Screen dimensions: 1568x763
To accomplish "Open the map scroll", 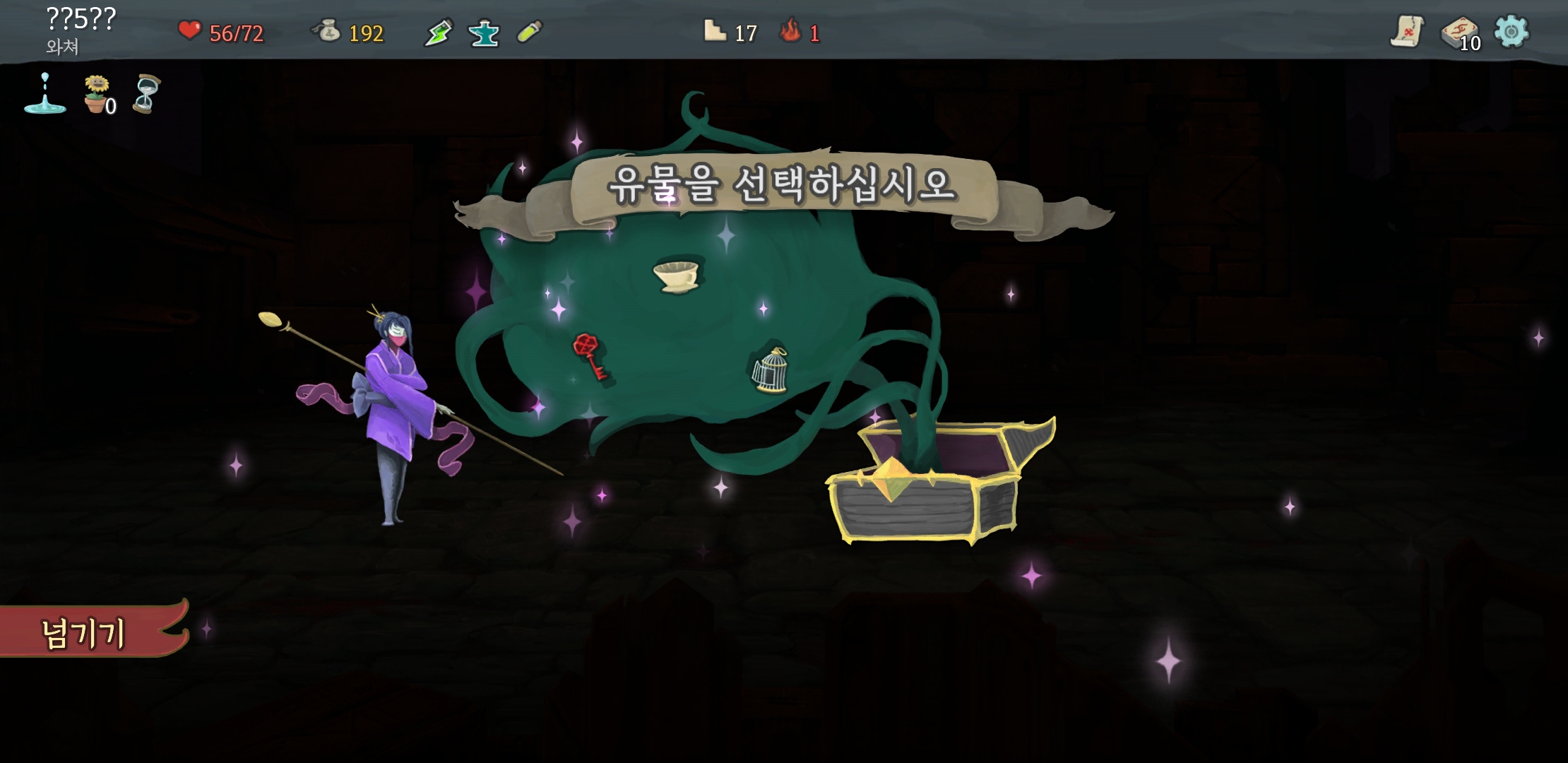I will click(1406, 32).
